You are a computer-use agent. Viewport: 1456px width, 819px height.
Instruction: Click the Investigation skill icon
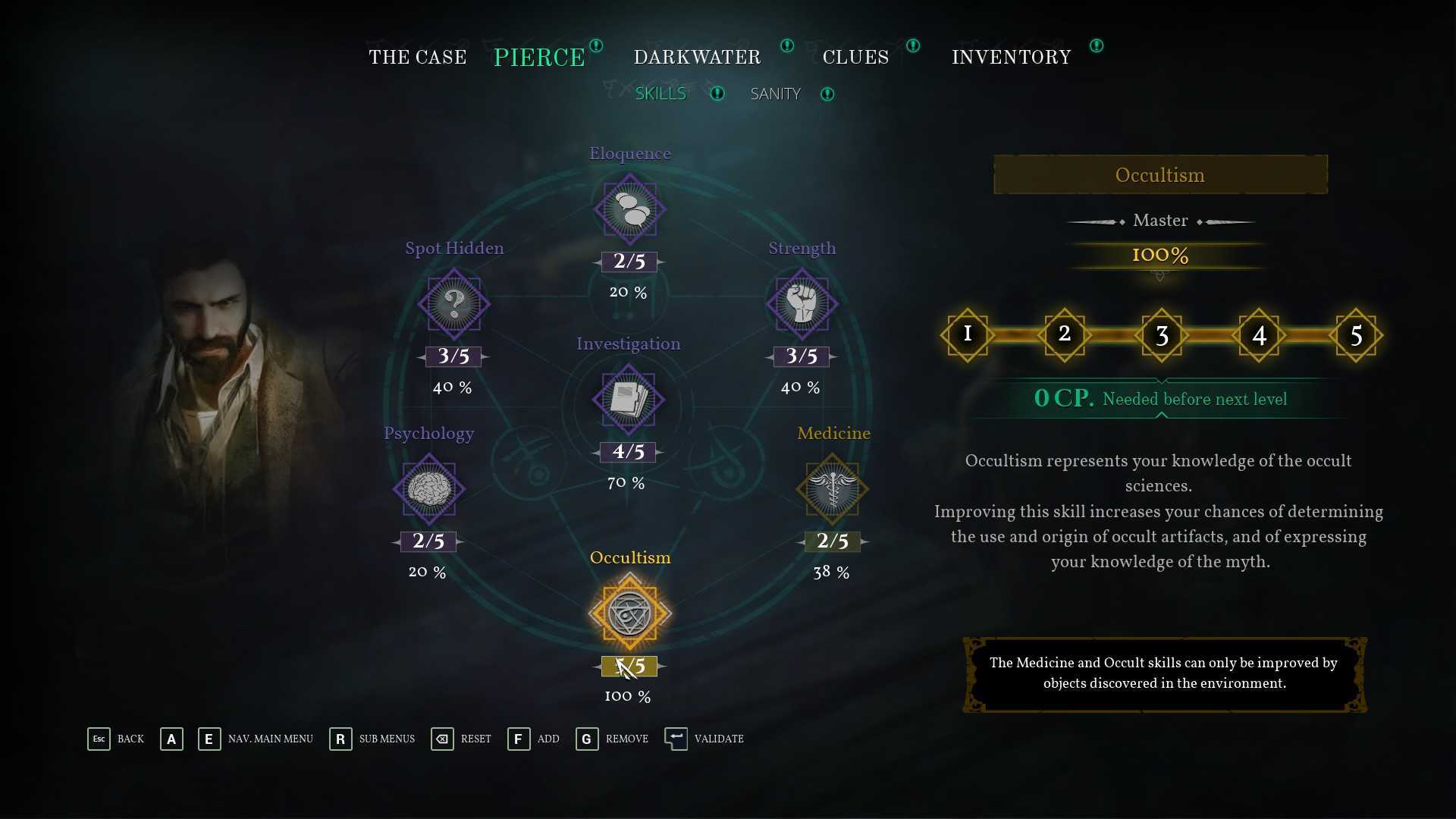click(629, 400)
